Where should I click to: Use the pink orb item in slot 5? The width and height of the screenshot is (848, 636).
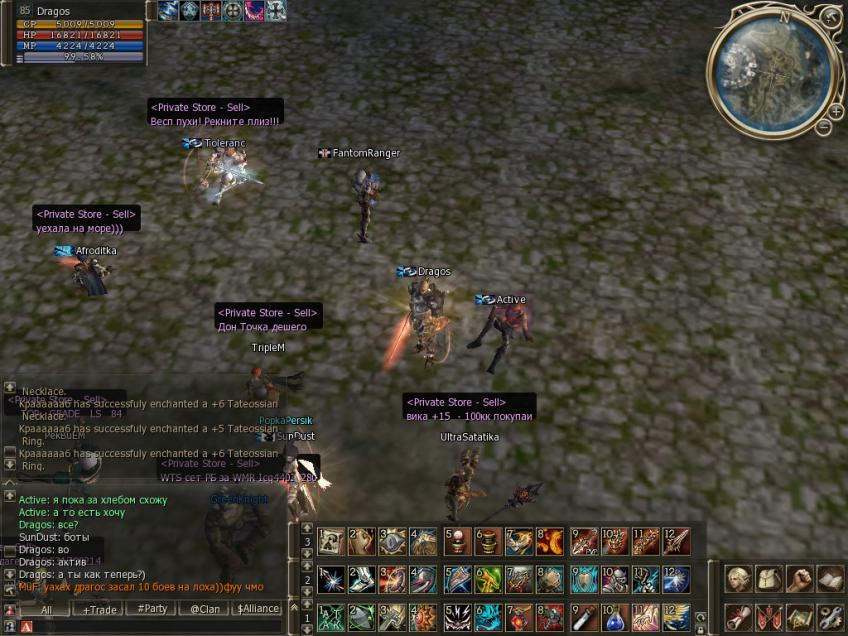point(458,541)
